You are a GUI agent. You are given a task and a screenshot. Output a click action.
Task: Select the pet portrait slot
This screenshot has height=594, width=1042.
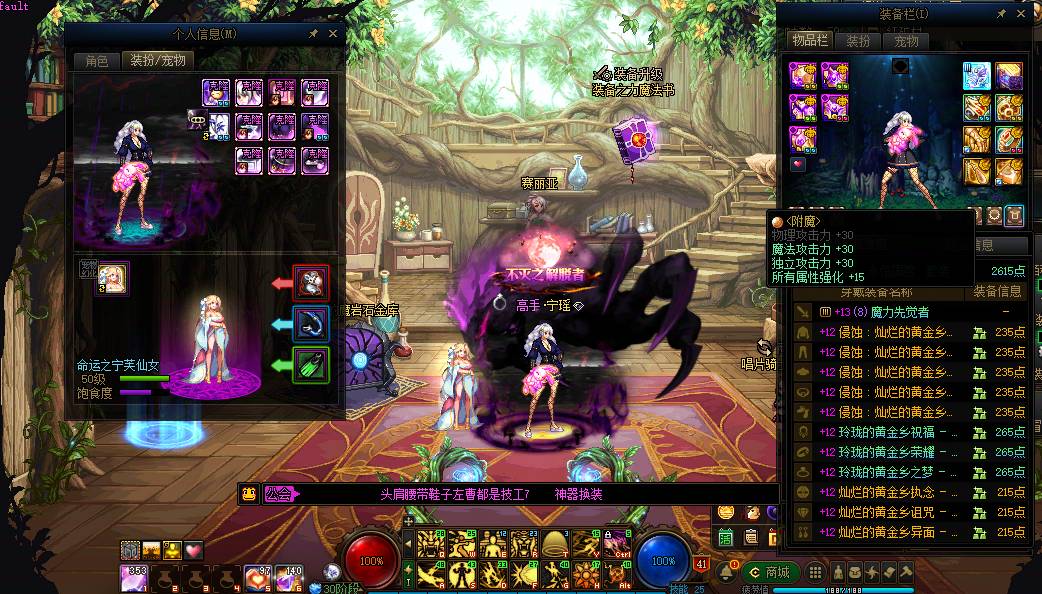[112, 279]
